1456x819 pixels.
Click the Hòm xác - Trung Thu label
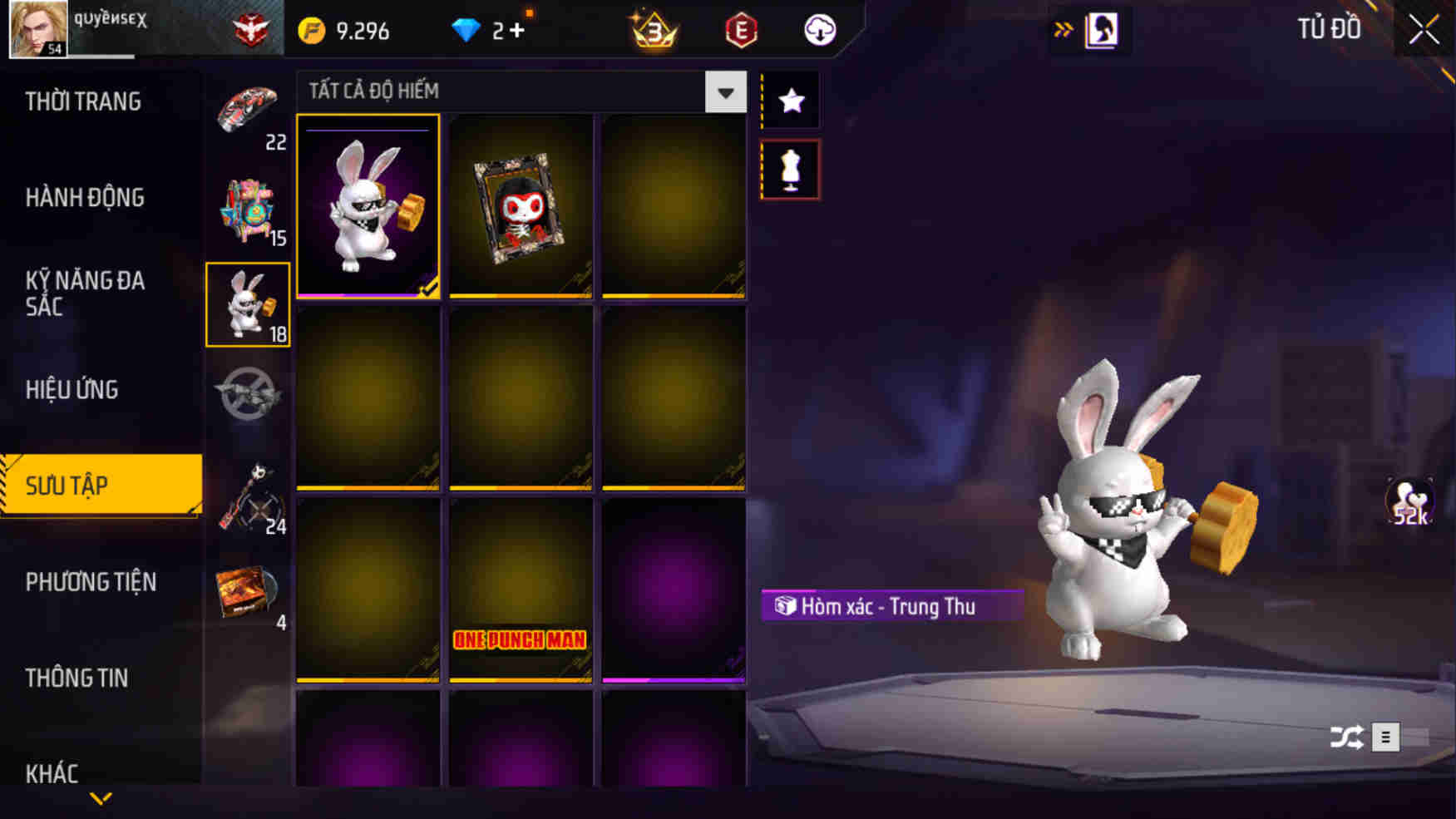890,606
